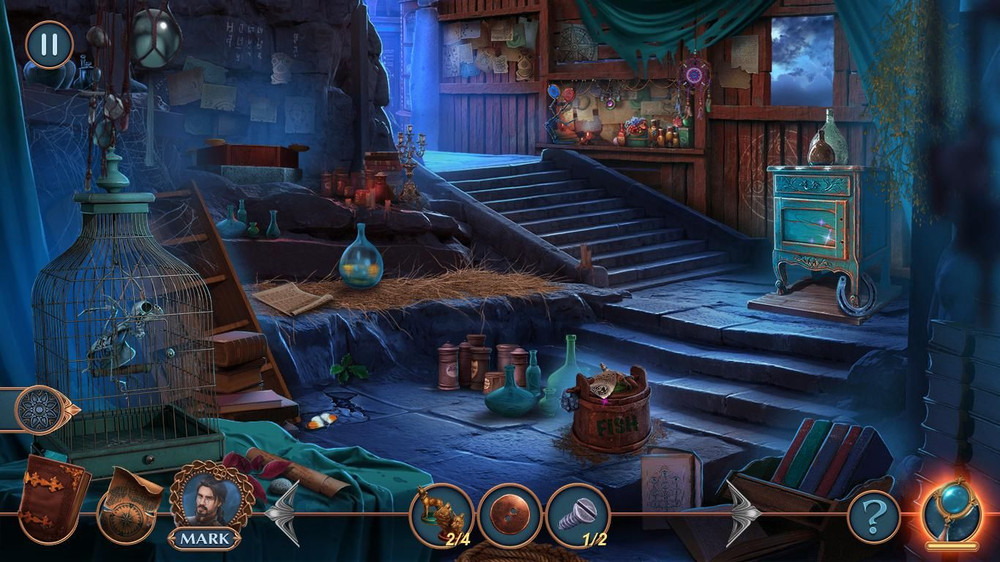Open the compass map scroll
Screen dimensions: 1000x562
pyautogui.click(x=130, y=503)
